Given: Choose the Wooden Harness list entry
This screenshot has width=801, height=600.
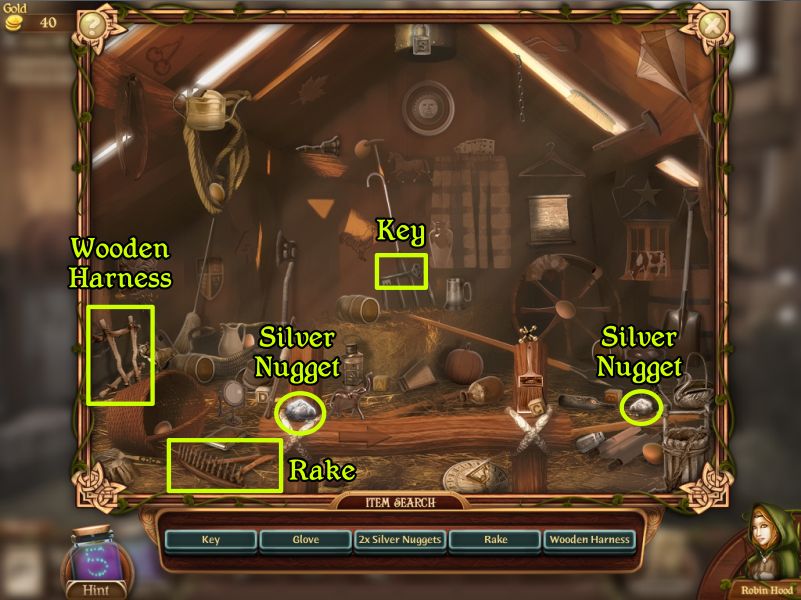Looking at the screenshot, I should tap(589, 540).
